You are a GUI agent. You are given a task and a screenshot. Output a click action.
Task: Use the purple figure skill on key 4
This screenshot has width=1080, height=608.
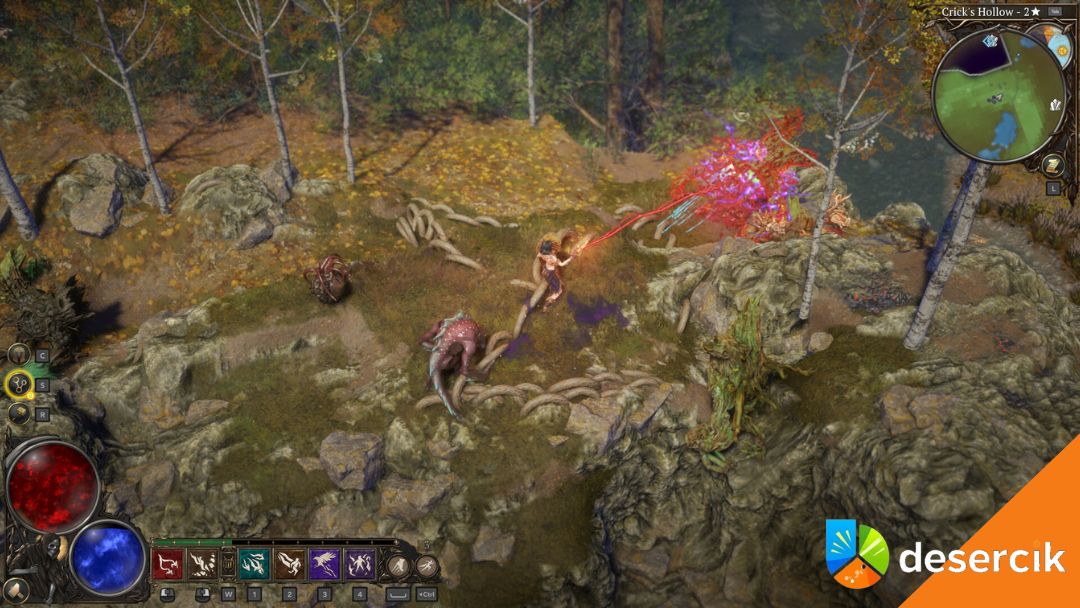[360, 565]
